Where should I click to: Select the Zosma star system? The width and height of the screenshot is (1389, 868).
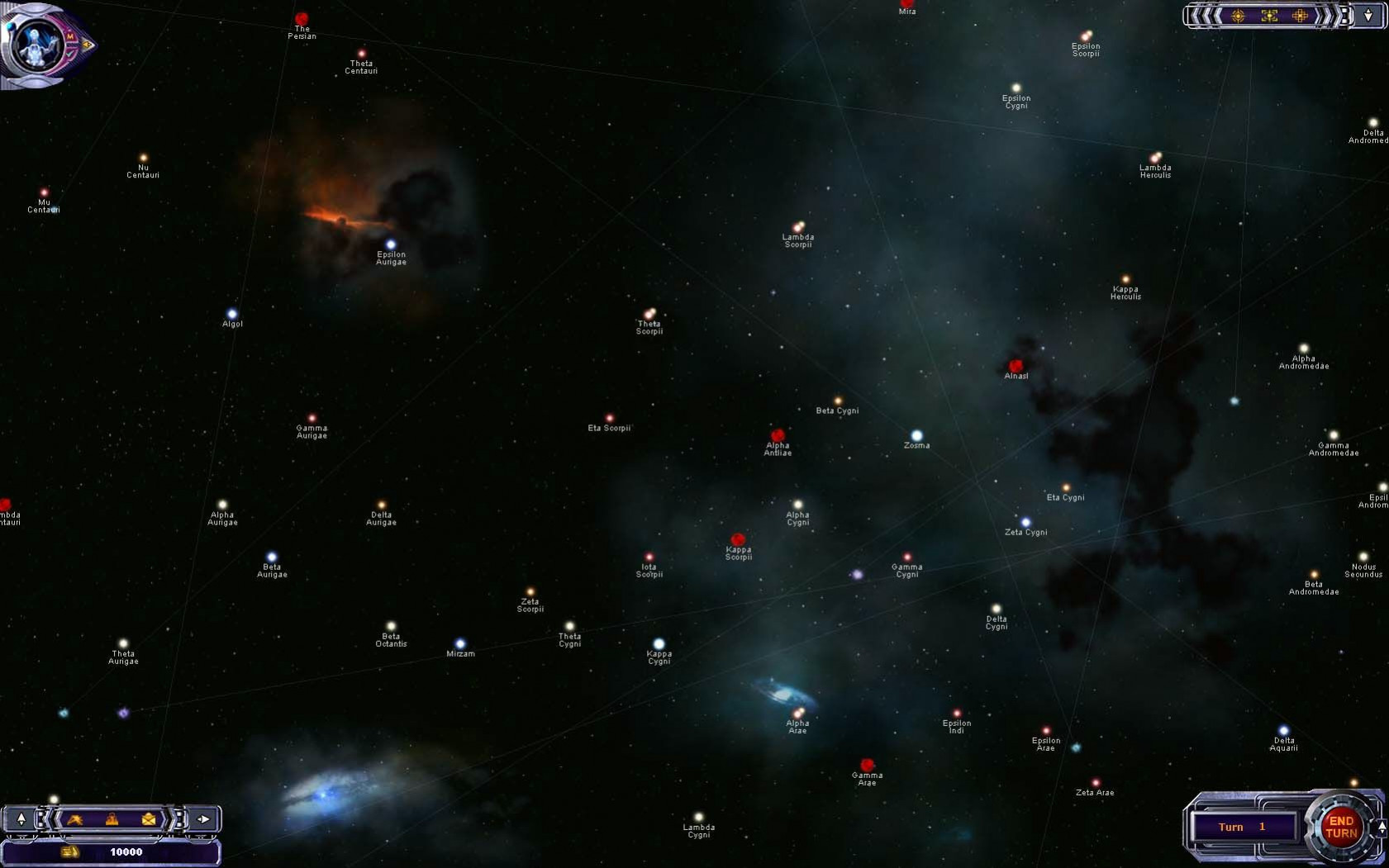tap(916, 436)
